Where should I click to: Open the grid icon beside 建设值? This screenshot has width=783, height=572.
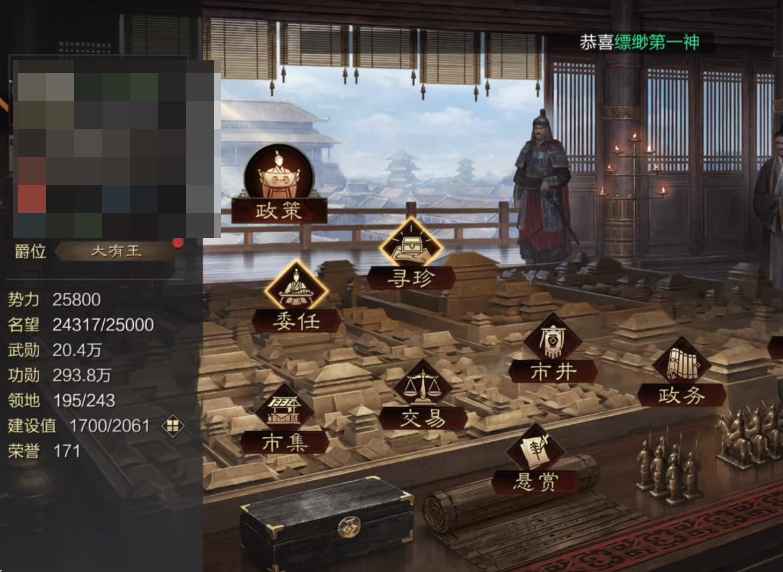(173, 426)
